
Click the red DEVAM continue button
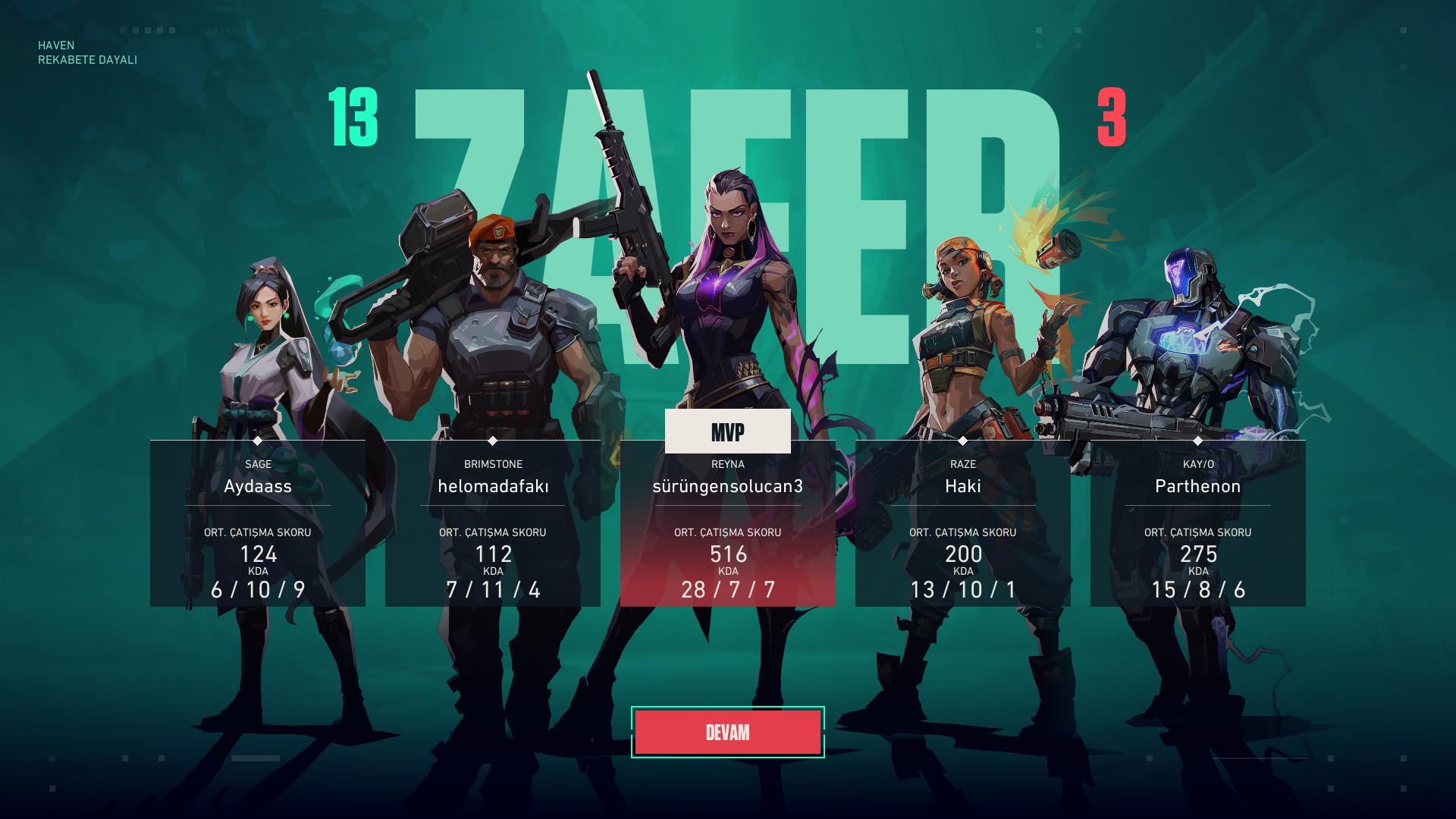click(x=727, y=733)
